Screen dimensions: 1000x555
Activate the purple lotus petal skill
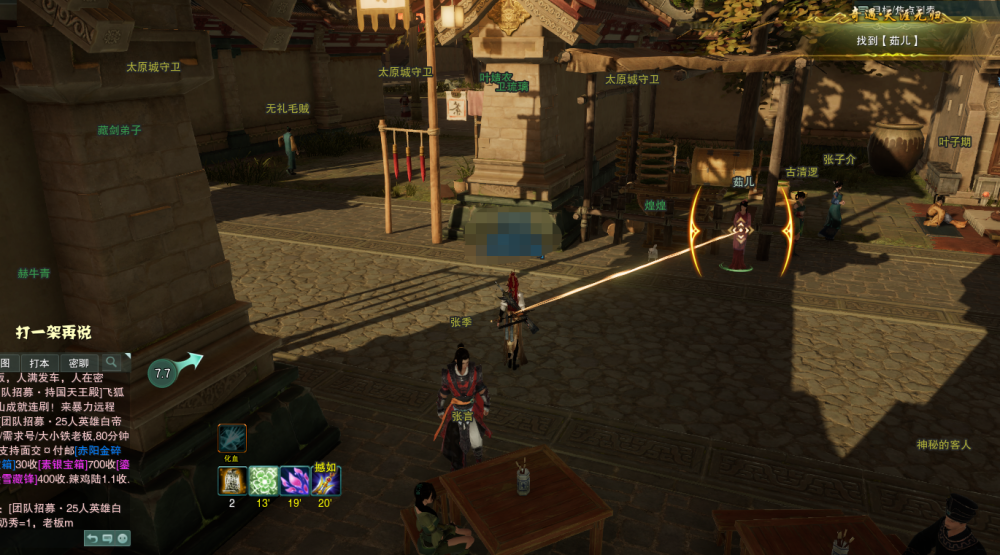click(294, 481)
